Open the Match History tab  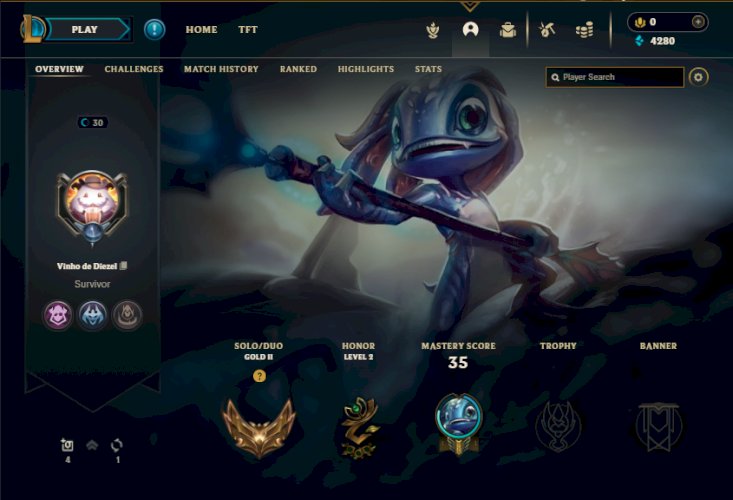(221, 70)
